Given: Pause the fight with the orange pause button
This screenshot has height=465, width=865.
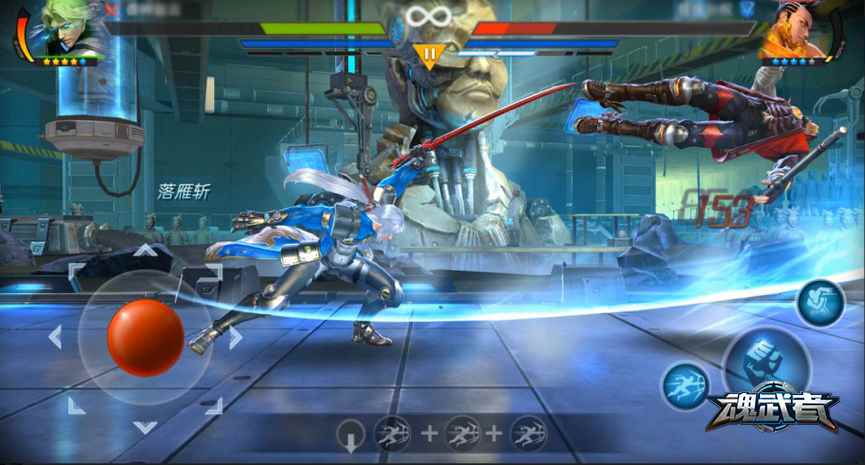Looking at the screenshot, I should [x=429, y=54].
